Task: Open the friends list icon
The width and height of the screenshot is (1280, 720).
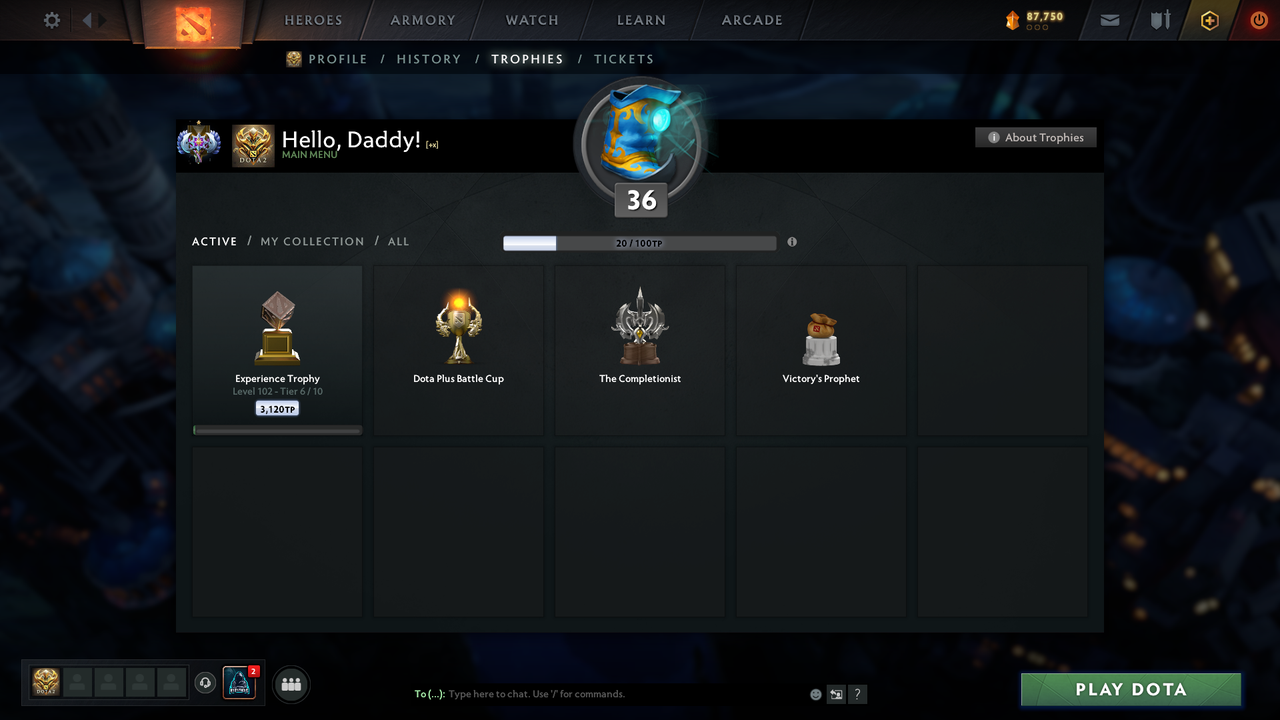Action: (289, 684)
